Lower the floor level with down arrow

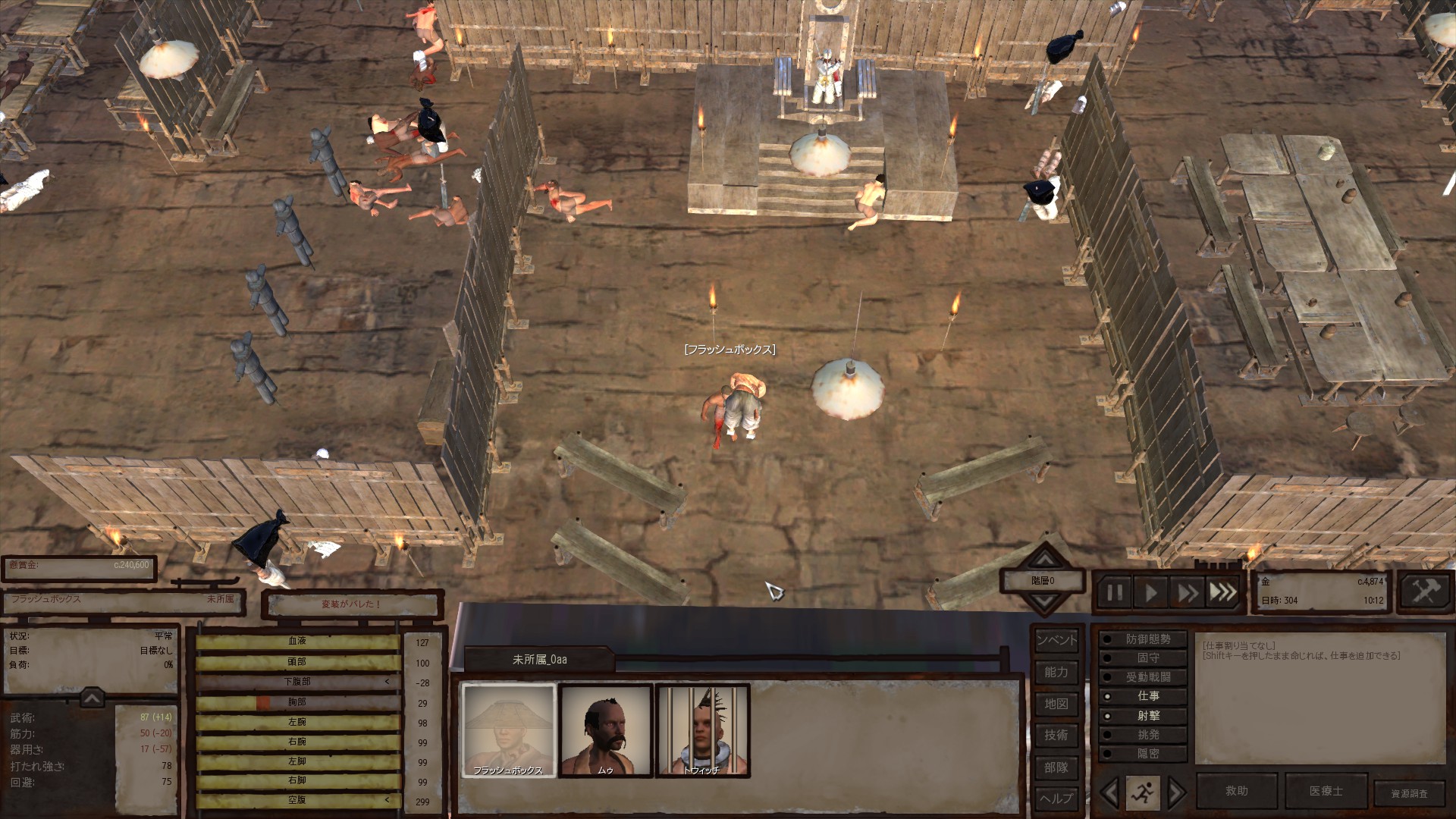click(x=1045, y=603)
